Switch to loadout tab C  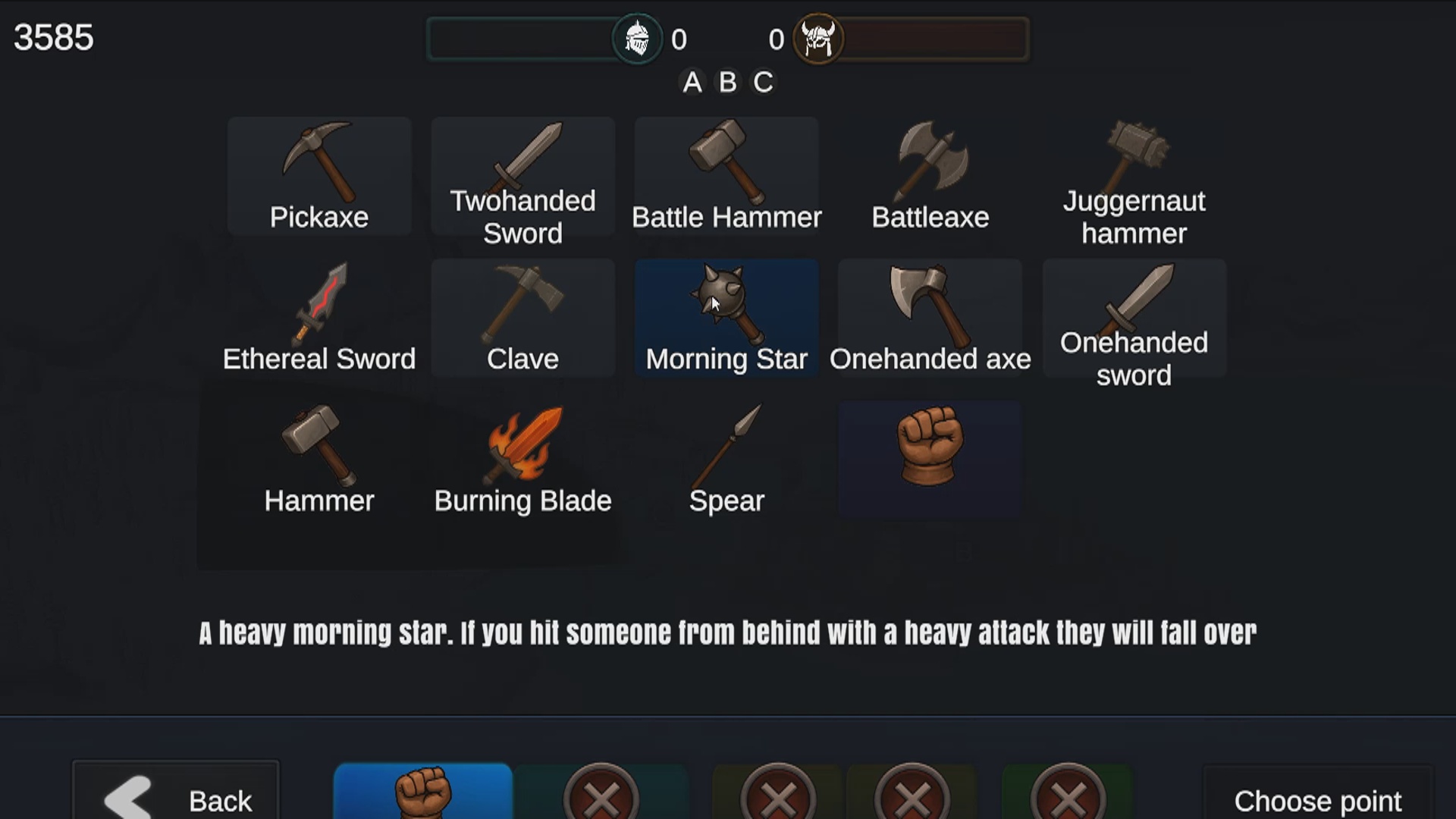click(x=764, y=83)
